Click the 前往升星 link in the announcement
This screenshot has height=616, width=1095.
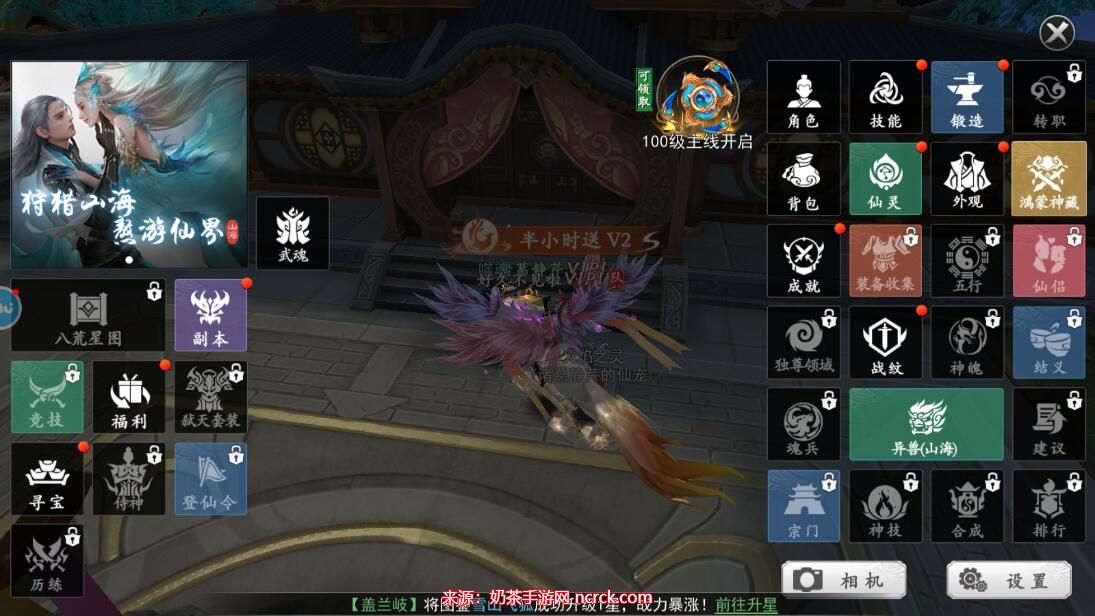[x=746, y=605]
